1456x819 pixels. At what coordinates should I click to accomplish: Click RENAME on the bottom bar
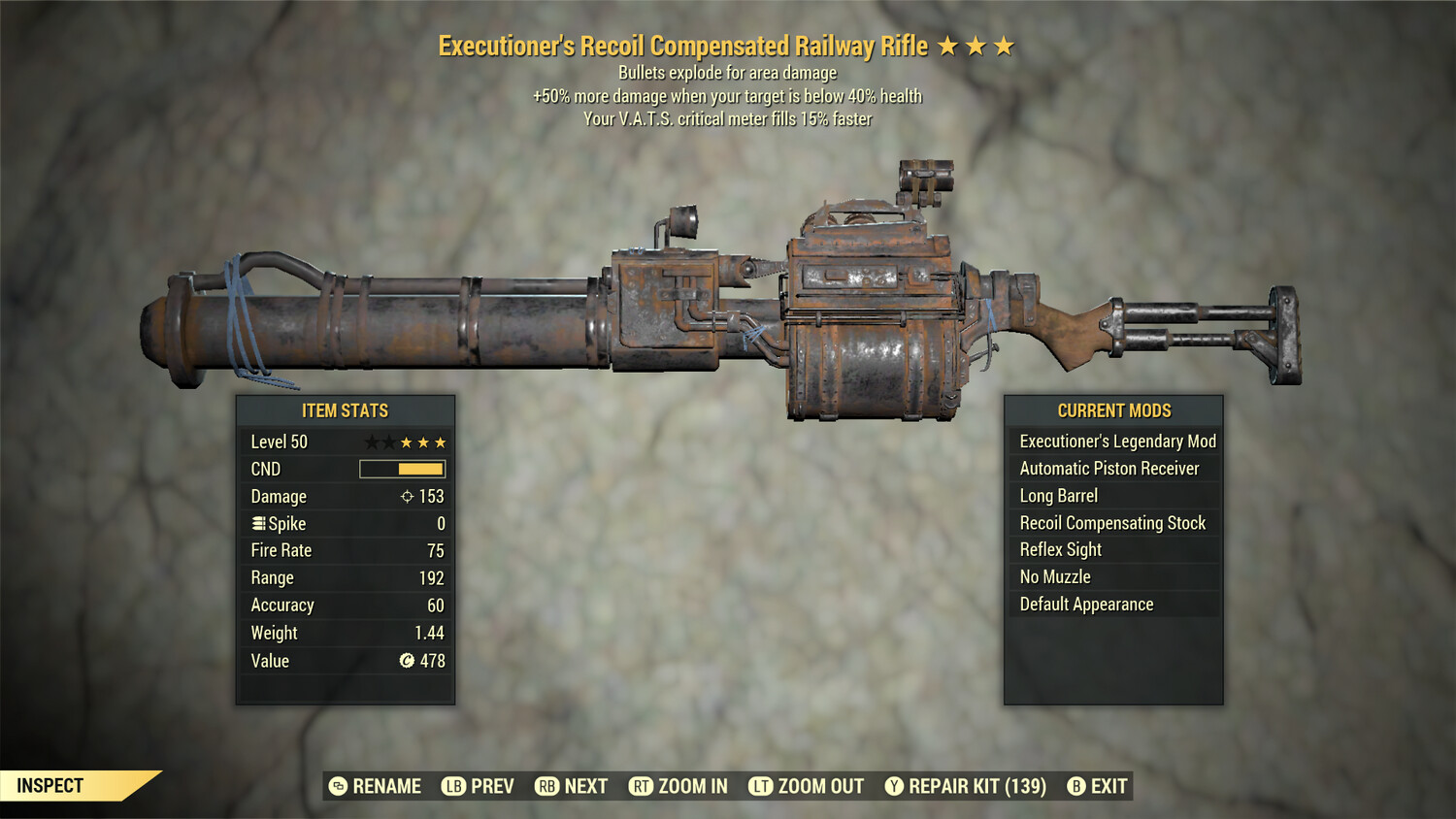(x=385, y=786)
